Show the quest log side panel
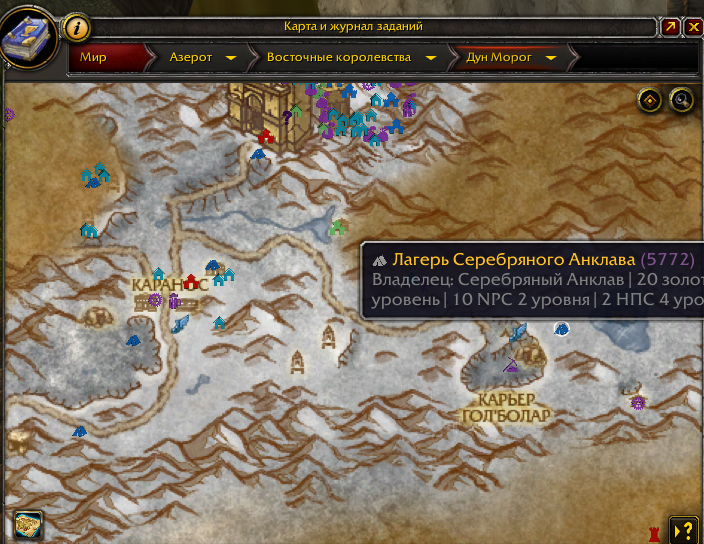Viewport: 704px width, 544px height. (684, 529)
